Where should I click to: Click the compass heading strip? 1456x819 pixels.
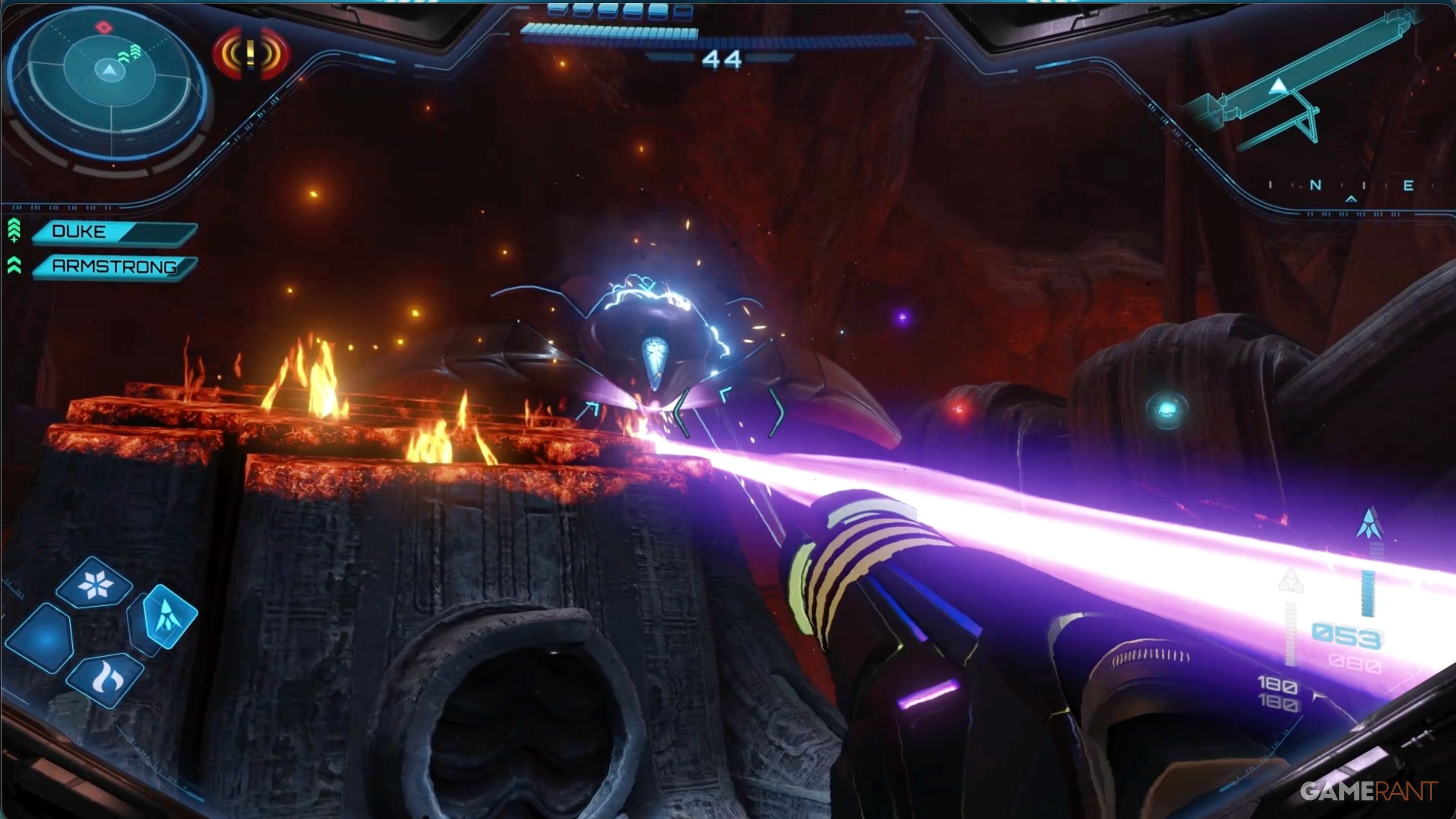tap(1340, 187)
